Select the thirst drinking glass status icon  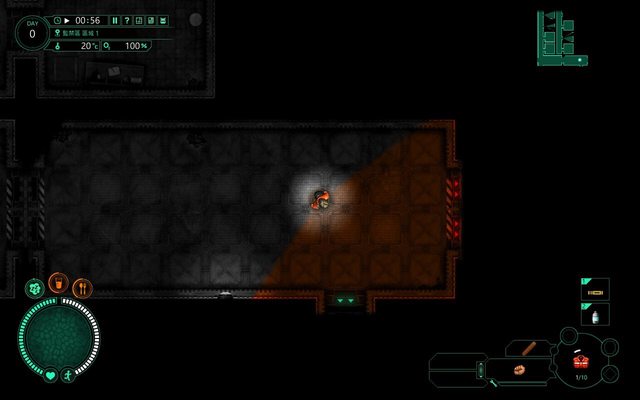click(58, 284)
